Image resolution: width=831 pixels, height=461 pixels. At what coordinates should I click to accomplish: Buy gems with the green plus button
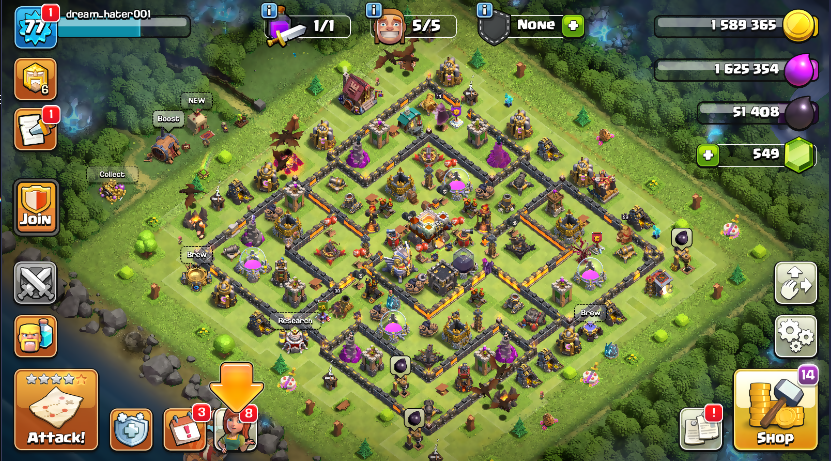pos(708,154)
